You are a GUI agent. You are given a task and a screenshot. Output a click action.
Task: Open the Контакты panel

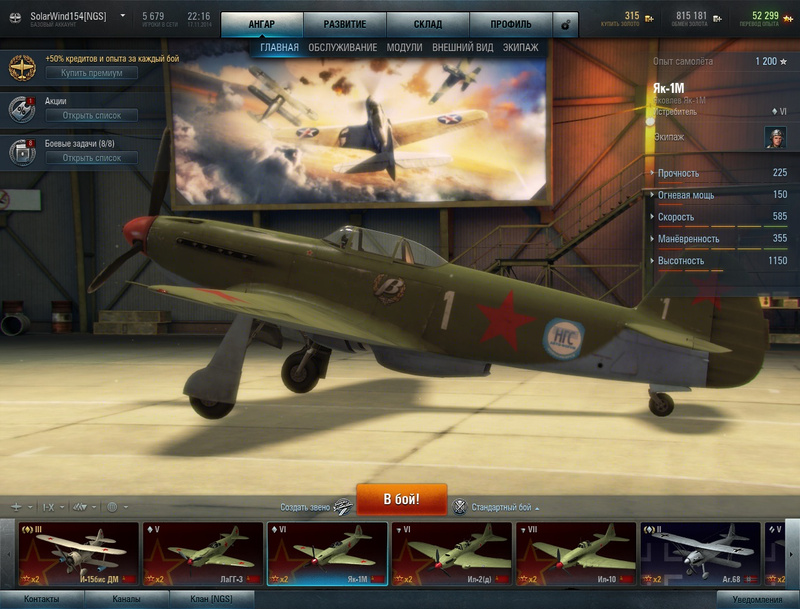point(41,599)
